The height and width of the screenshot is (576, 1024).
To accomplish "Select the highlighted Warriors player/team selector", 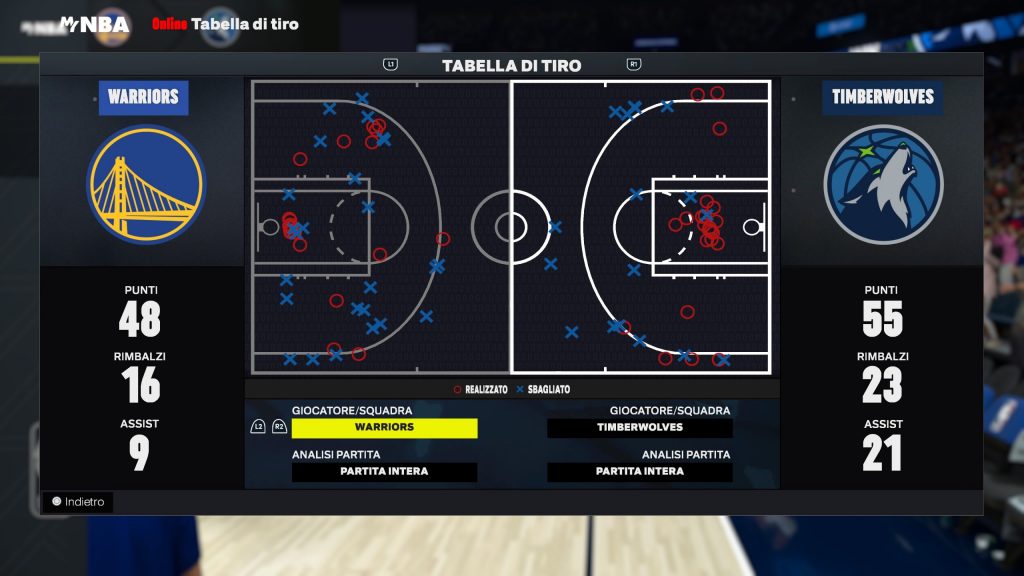I will point(384,428).
